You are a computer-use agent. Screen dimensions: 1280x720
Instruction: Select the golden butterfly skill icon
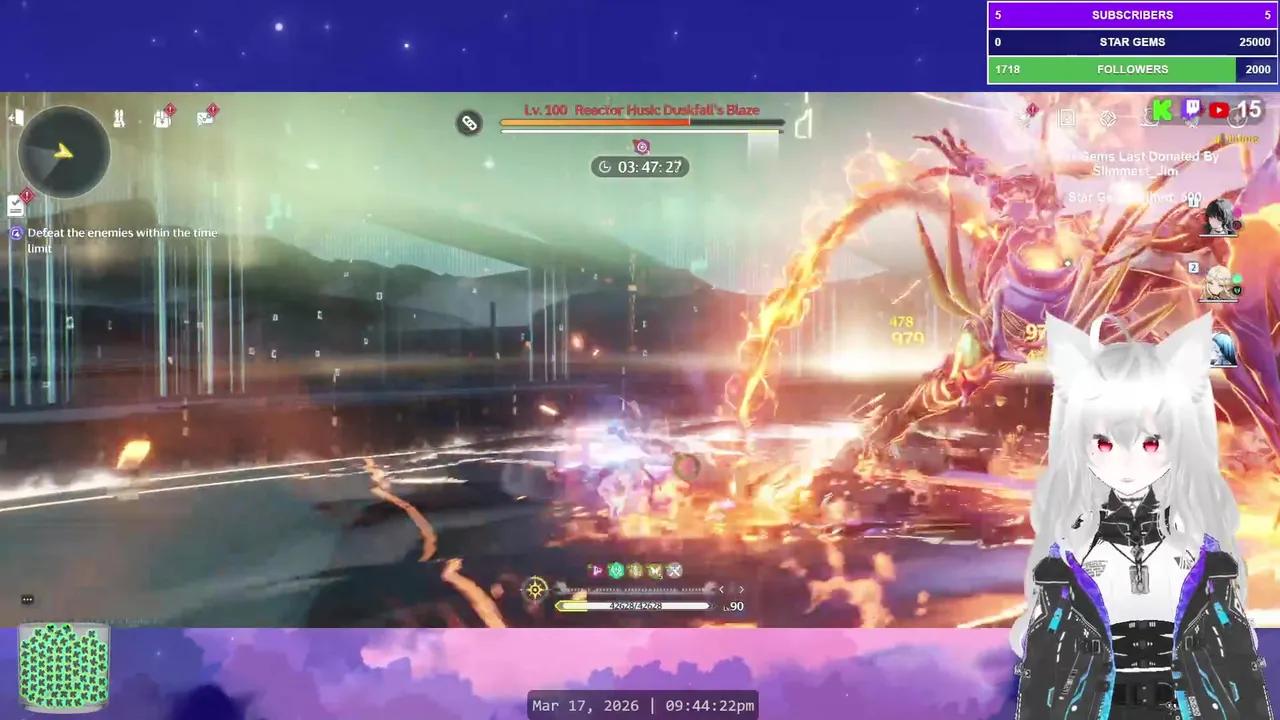coord(655,570)
